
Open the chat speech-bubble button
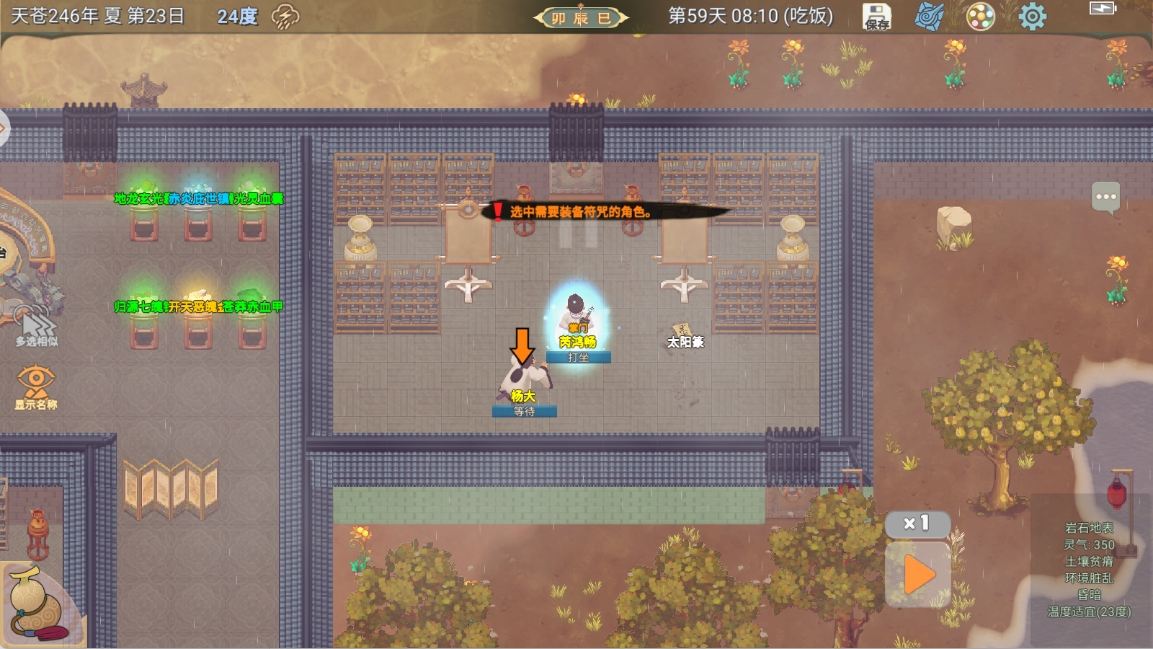tap(1106, 197)
